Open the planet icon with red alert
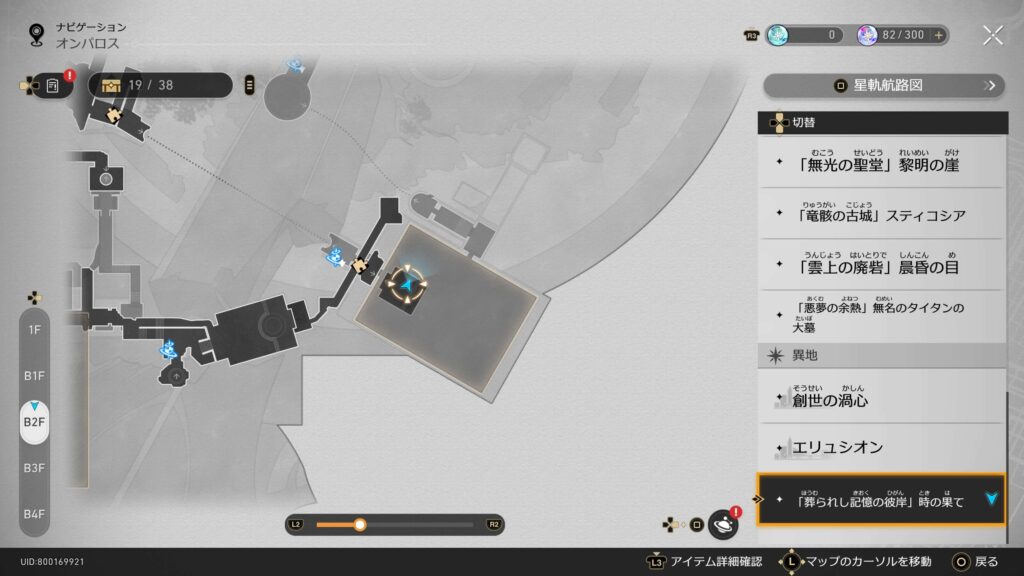This screenshot has width=1024, height=576. [722, 524]
